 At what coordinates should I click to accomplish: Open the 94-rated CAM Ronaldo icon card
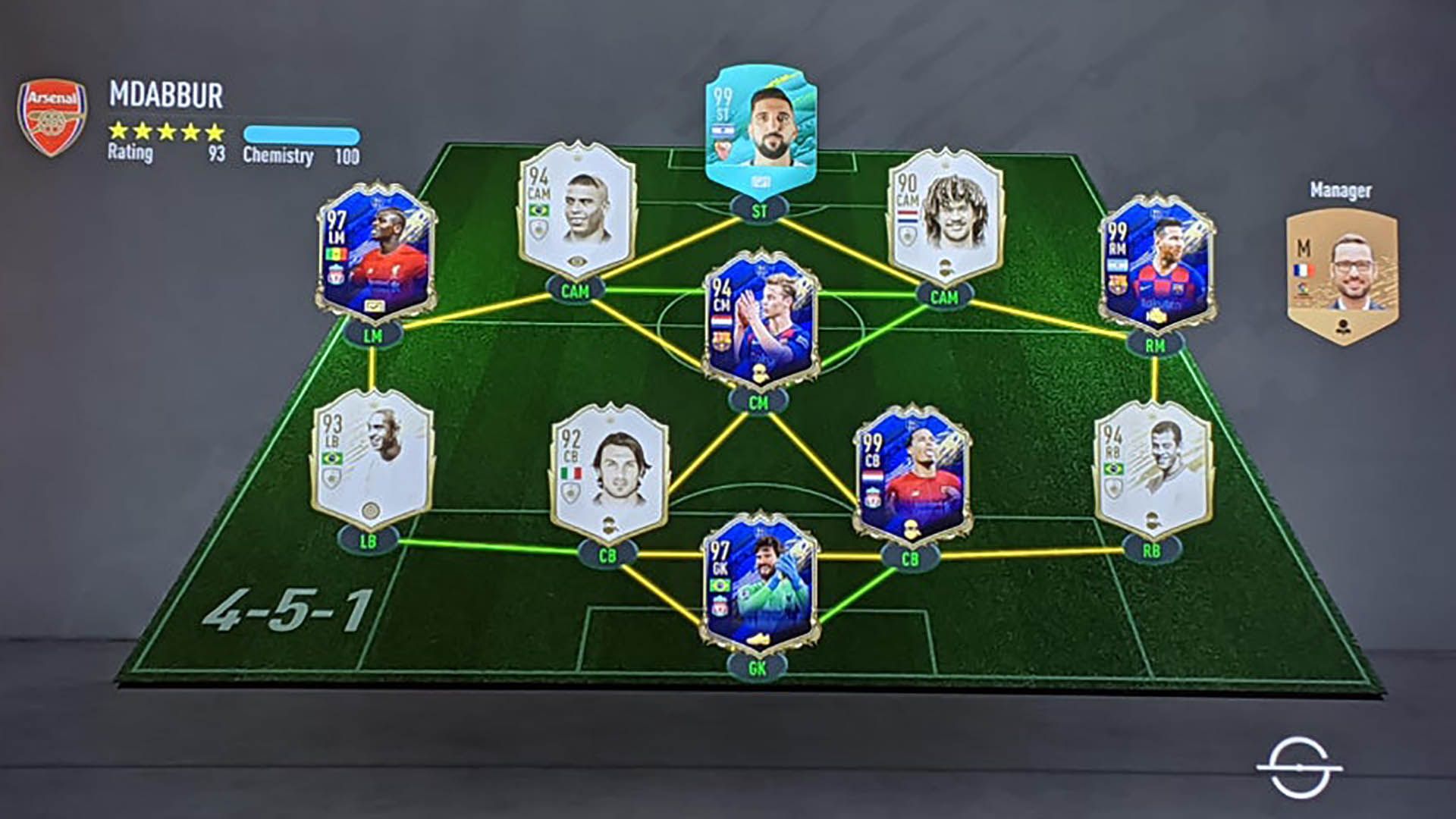[x=576, y=209]
